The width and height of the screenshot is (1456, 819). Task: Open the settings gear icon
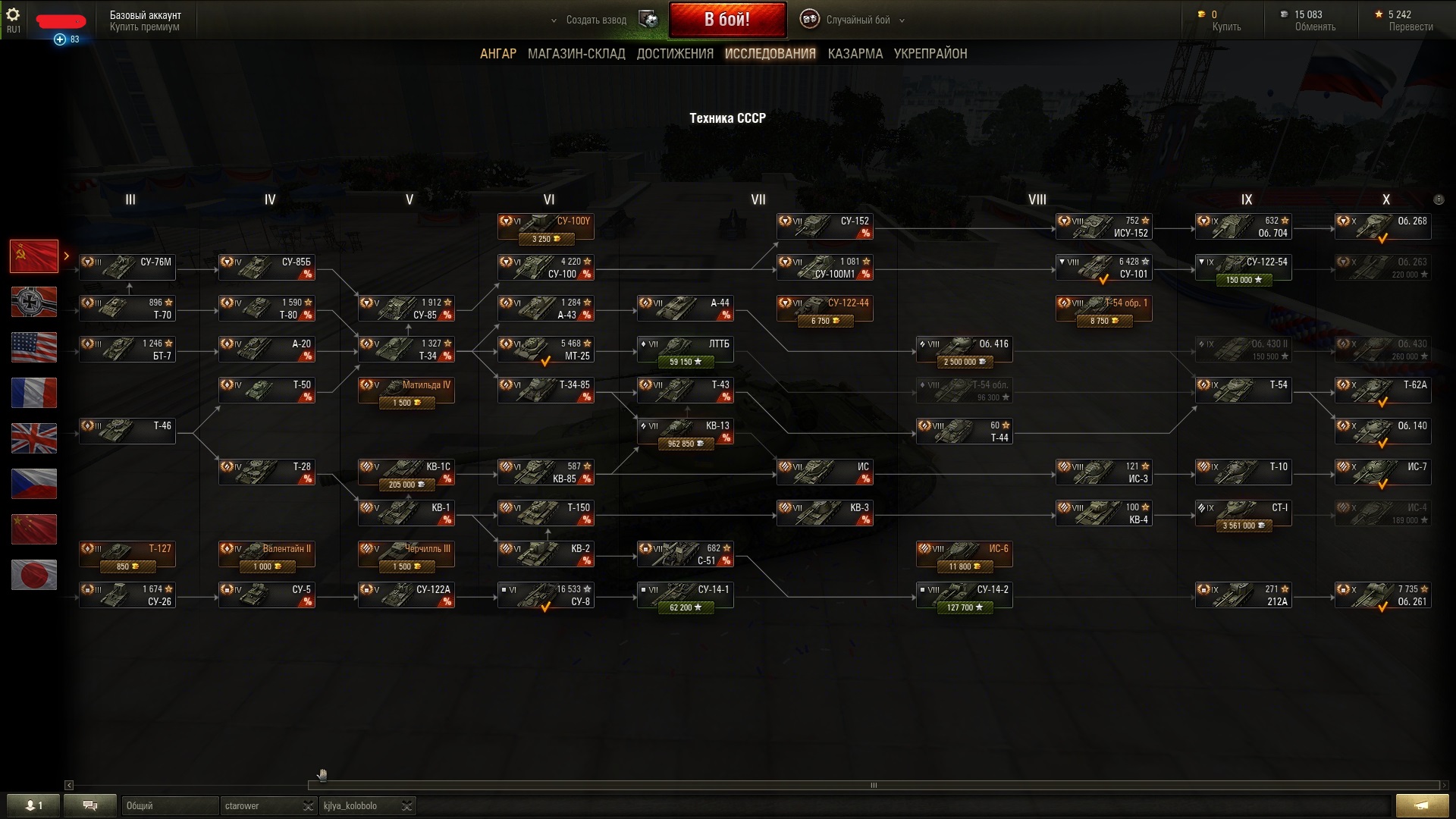click(13, 14)
